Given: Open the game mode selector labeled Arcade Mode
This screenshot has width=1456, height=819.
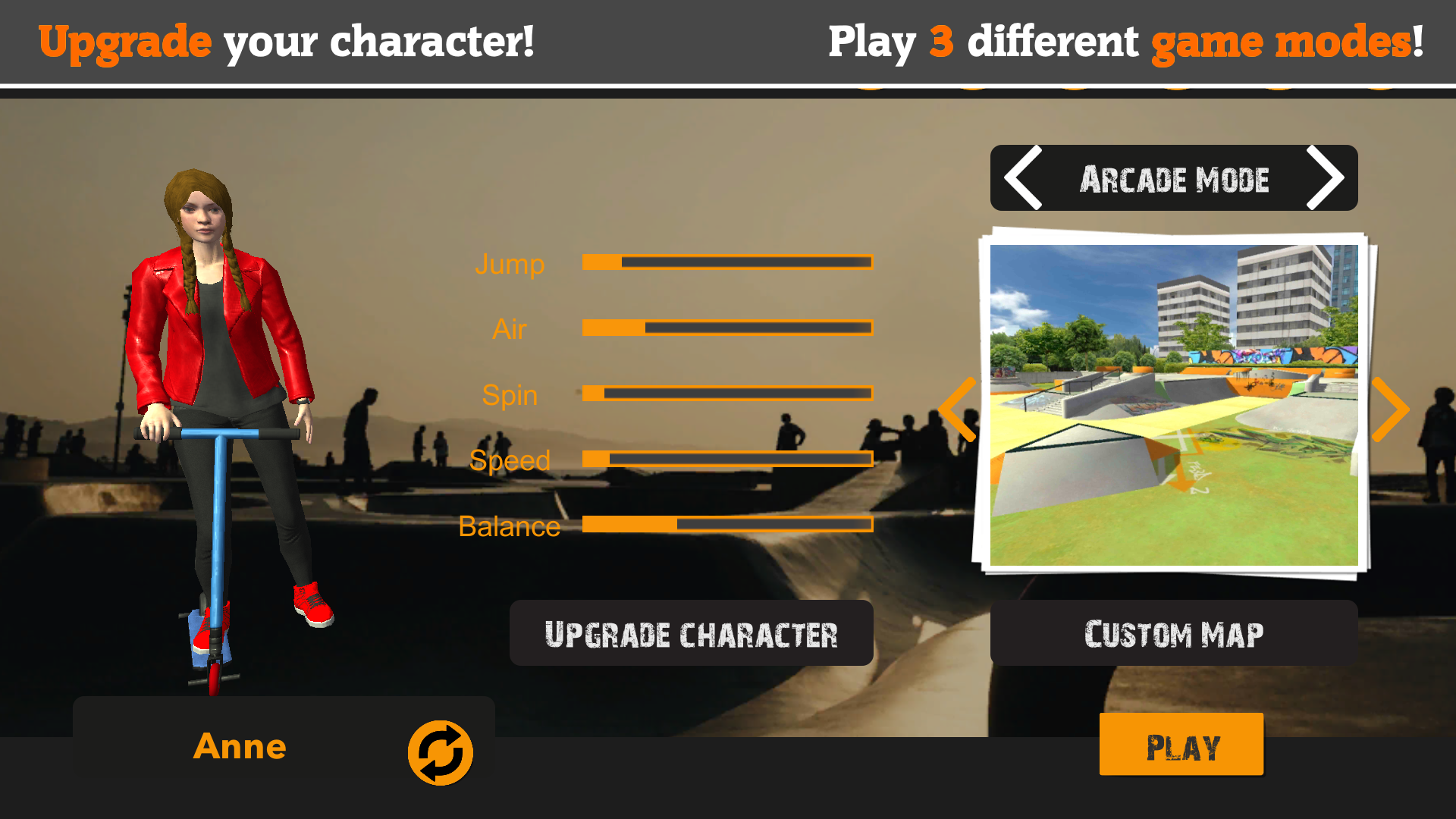Looking at the screenshot, I should coord(1174,179).
